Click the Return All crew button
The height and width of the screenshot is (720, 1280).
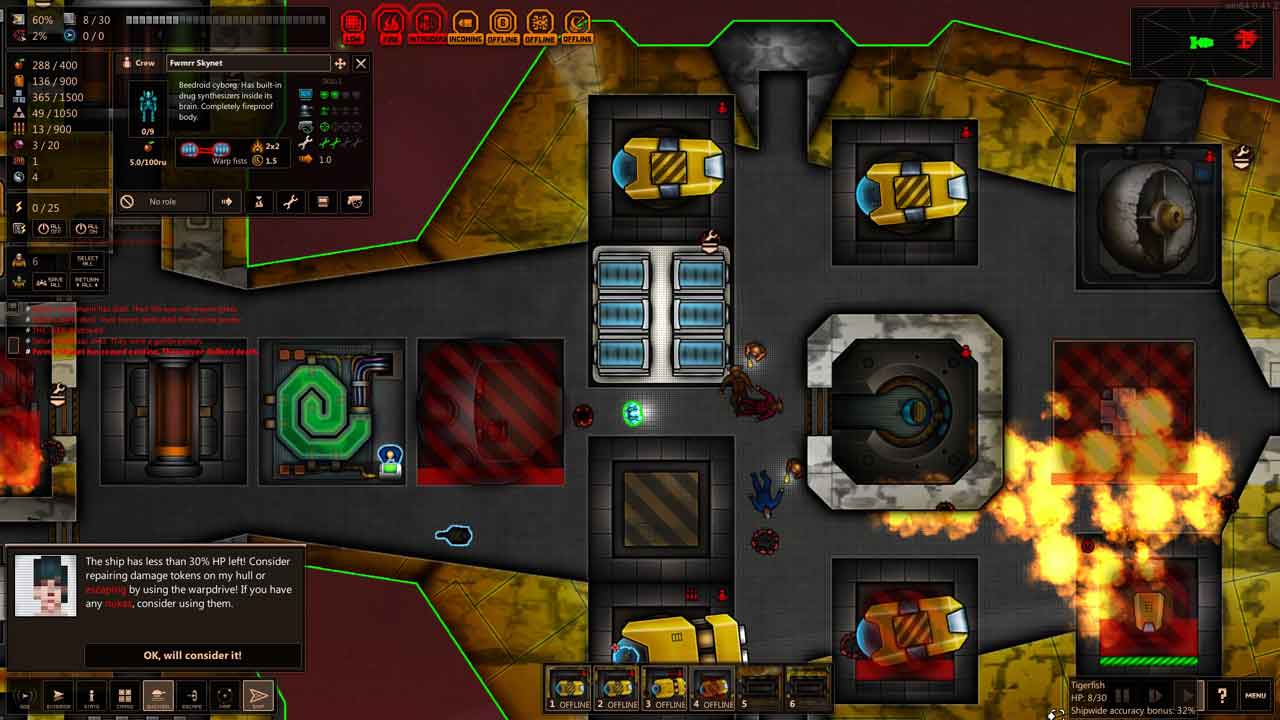pyautogui.click(x=88, y=281)
